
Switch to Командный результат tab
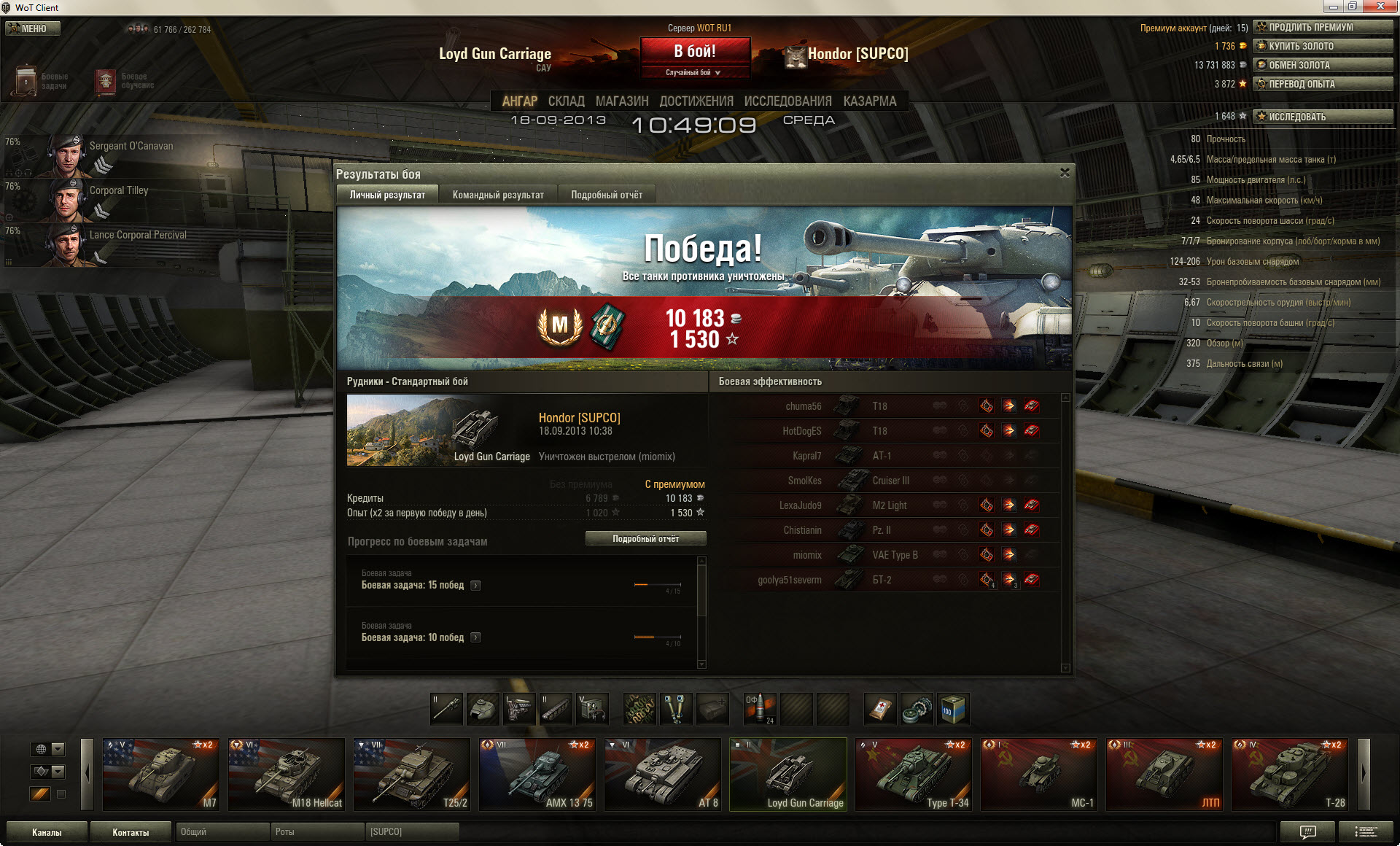pos(498,195)
